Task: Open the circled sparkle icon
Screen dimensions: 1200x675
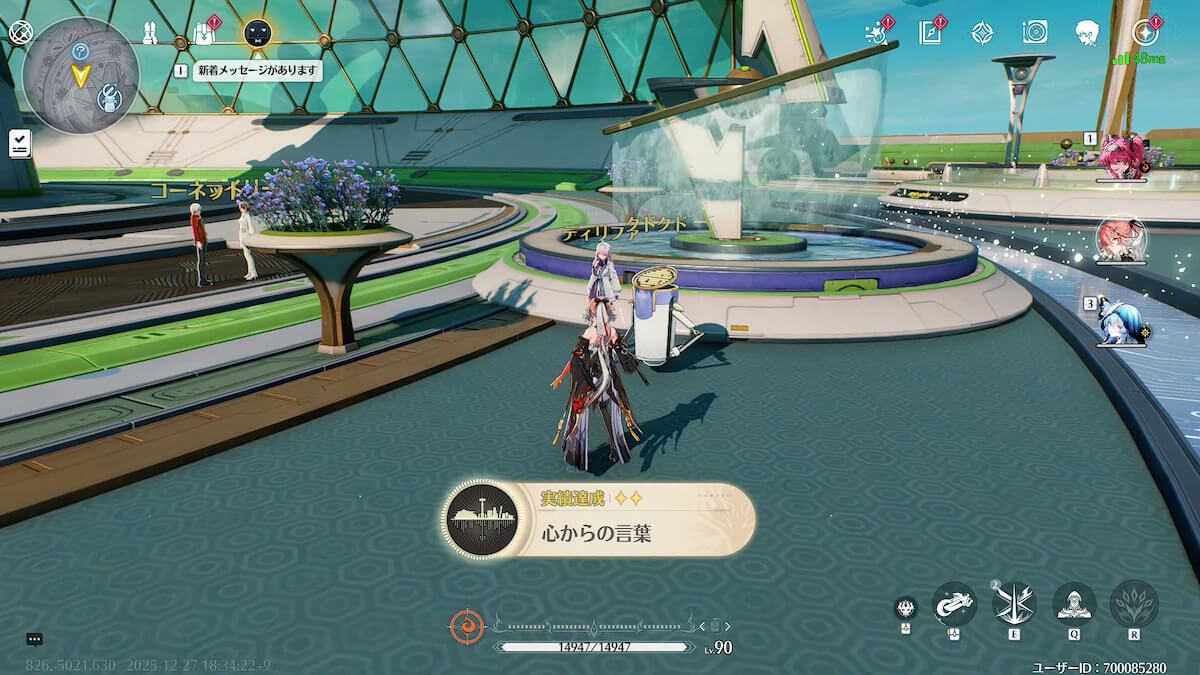Action: point(1145,33)
